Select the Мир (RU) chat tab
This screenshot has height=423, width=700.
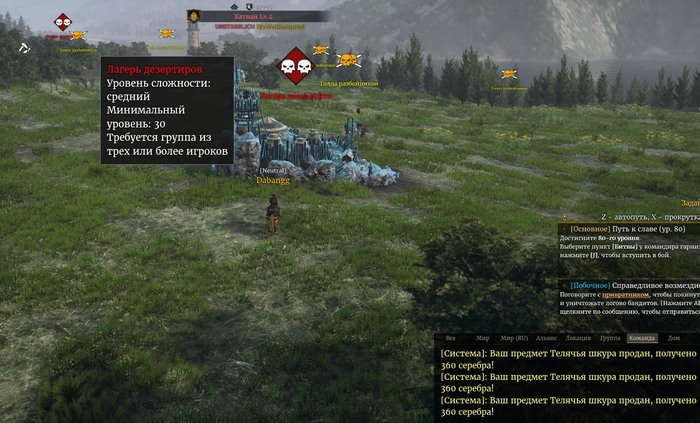(514, 339)
